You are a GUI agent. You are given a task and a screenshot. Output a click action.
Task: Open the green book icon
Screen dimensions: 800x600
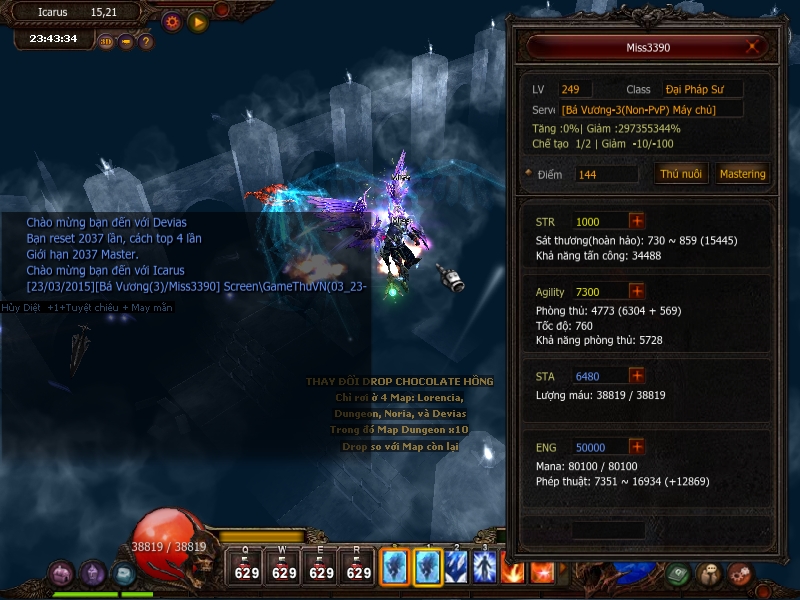[678, 574]
